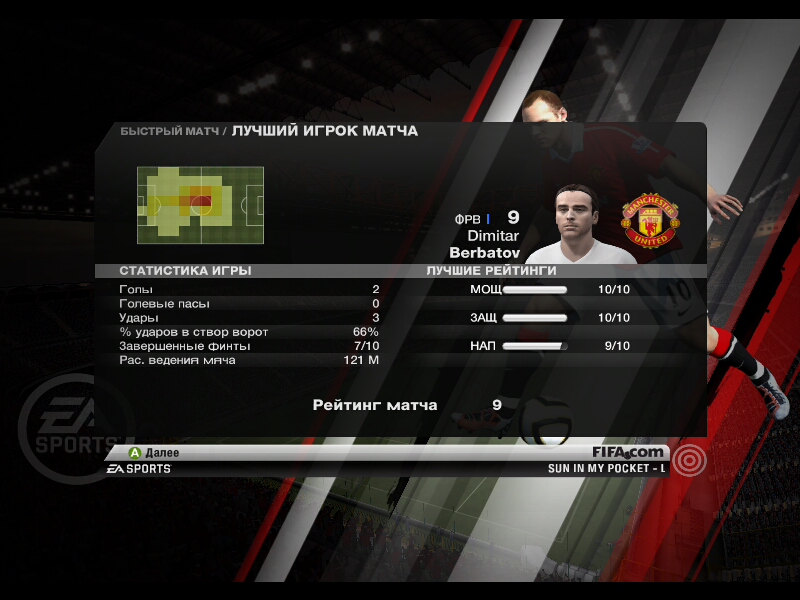Viewport: 800px width, 600px height.
Task: Continue with the Далее button
Action: coord(153,453)
